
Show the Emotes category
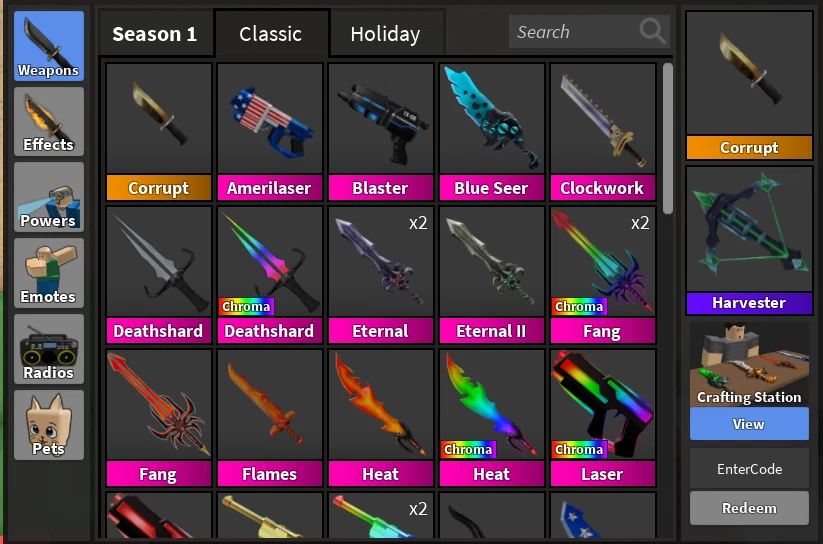49,274
